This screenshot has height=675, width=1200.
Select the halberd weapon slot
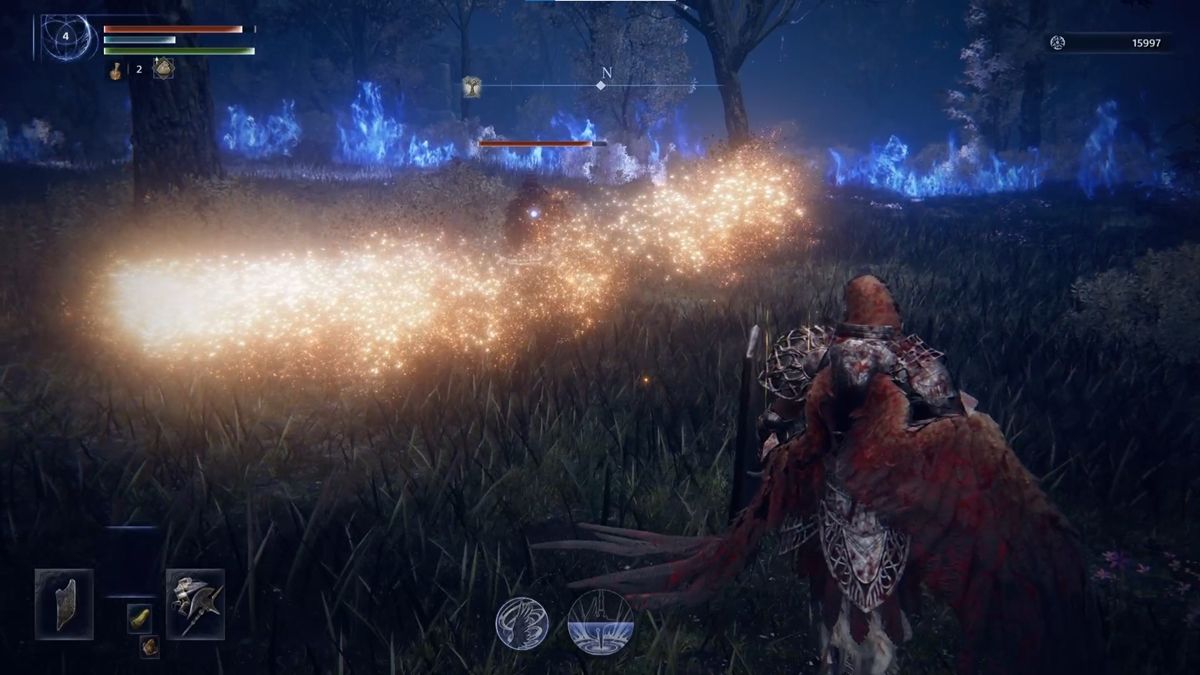(x=195, y=603)
